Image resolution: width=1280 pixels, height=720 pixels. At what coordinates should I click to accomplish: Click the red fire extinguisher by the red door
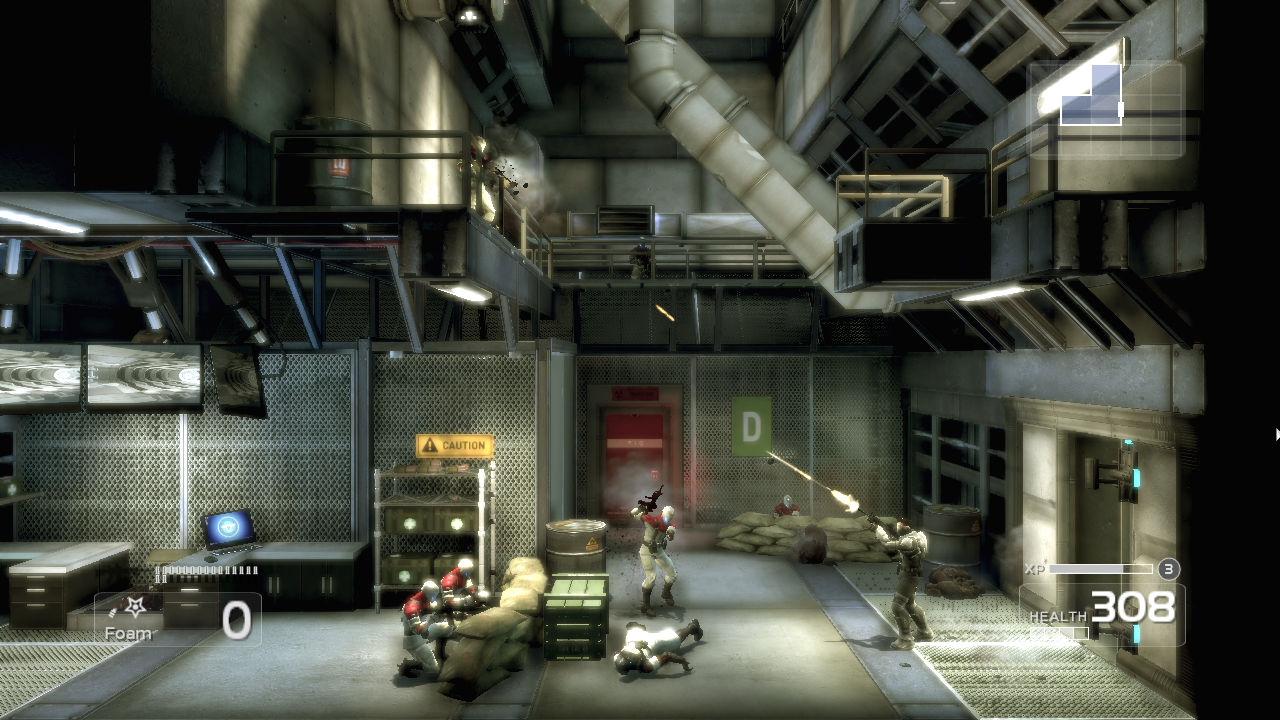(x=655, y=473)
